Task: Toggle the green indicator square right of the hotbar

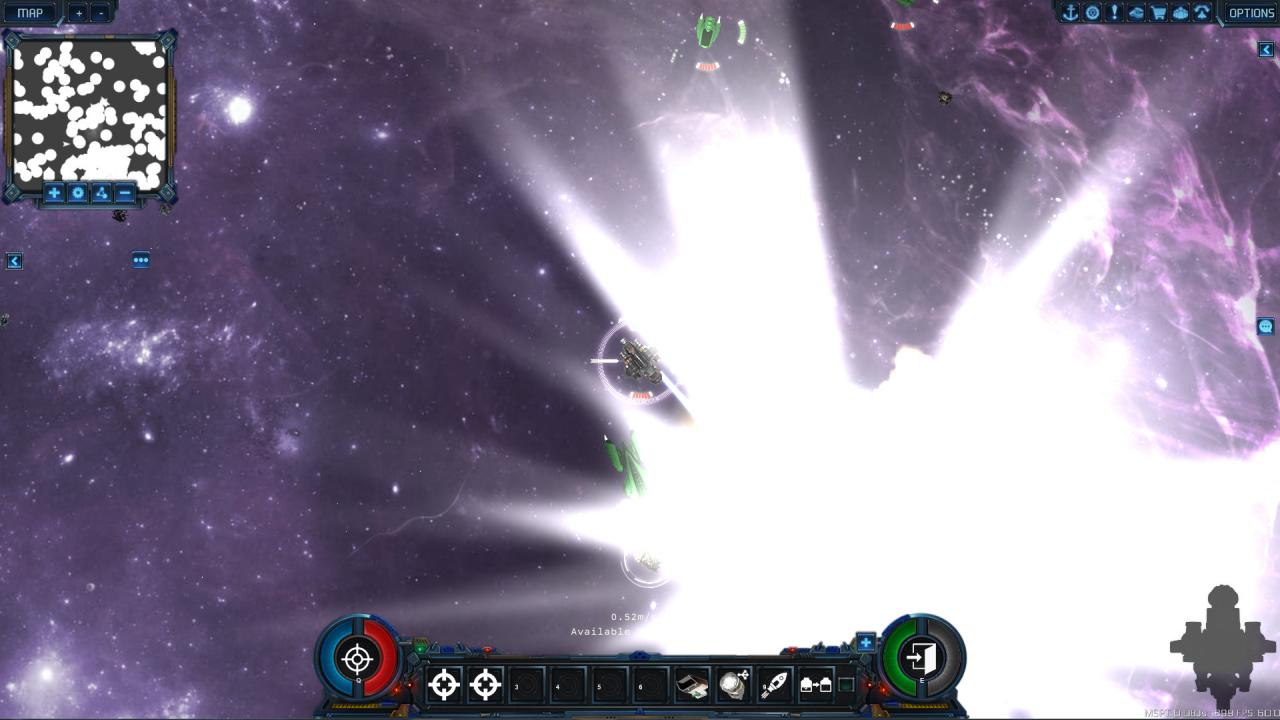Action: pos(846,684)
